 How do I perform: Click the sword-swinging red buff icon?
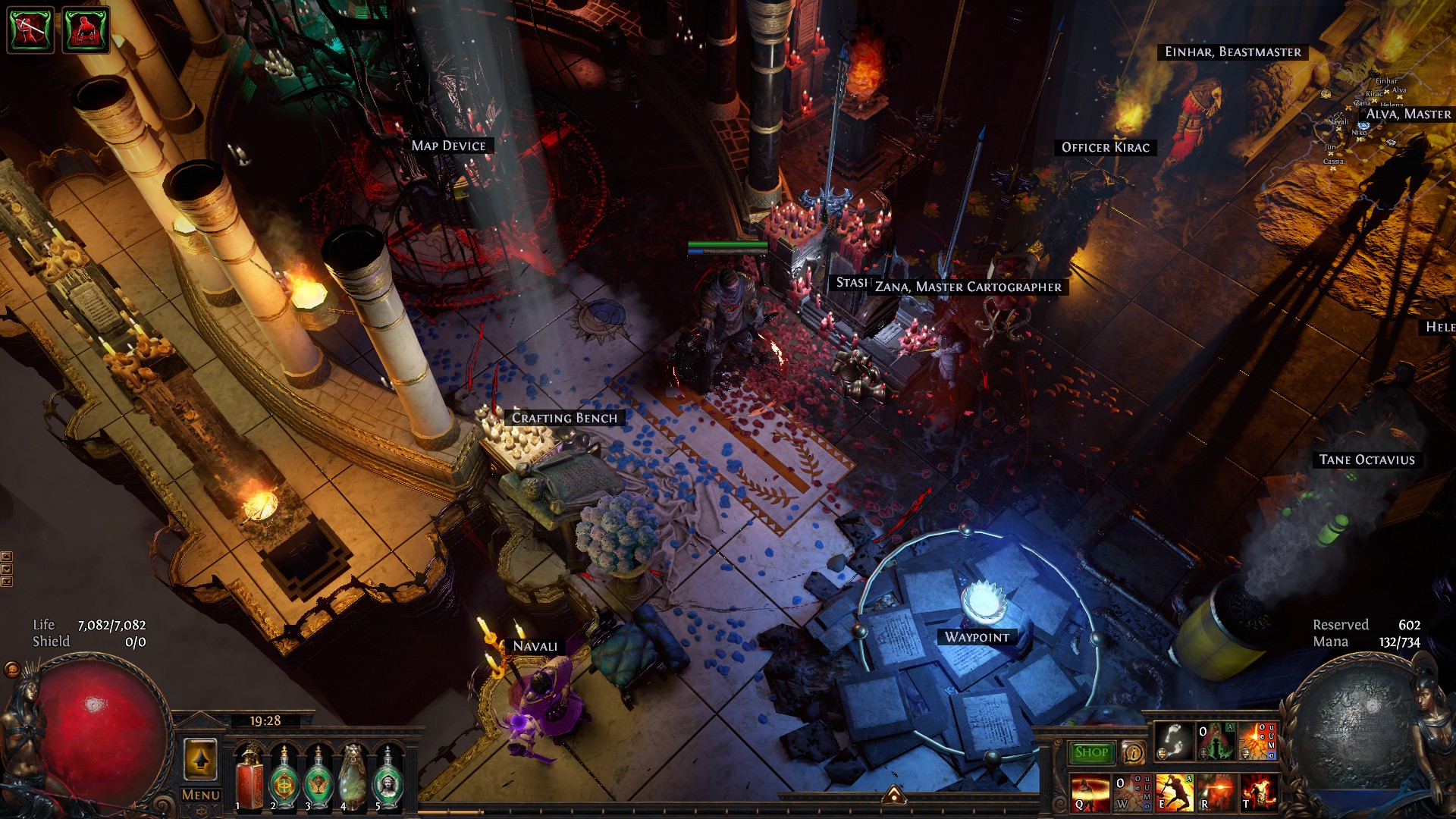[30, 30]
